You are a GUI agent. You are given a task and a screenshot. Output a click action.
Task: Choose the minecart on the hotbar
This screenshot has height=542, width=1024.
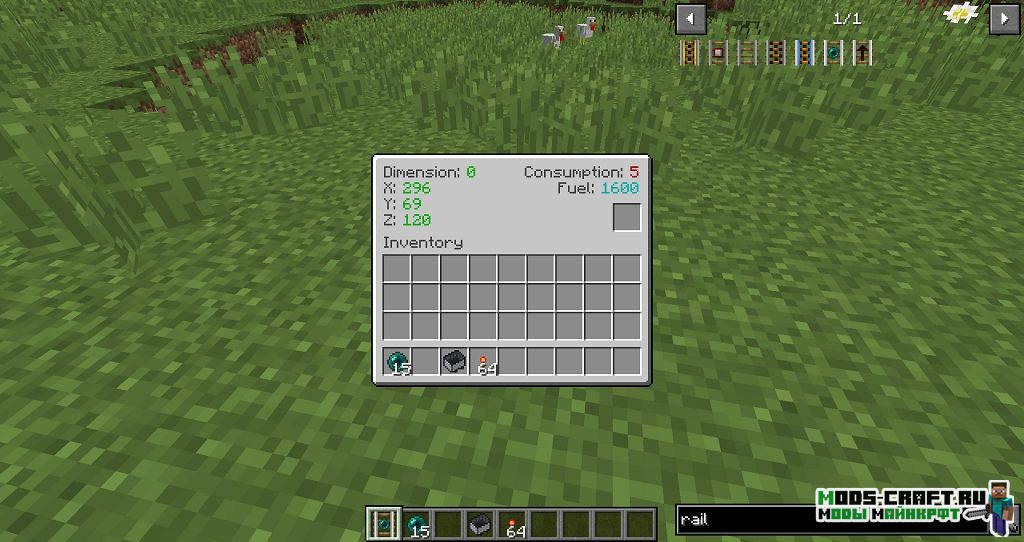point(480,524)
